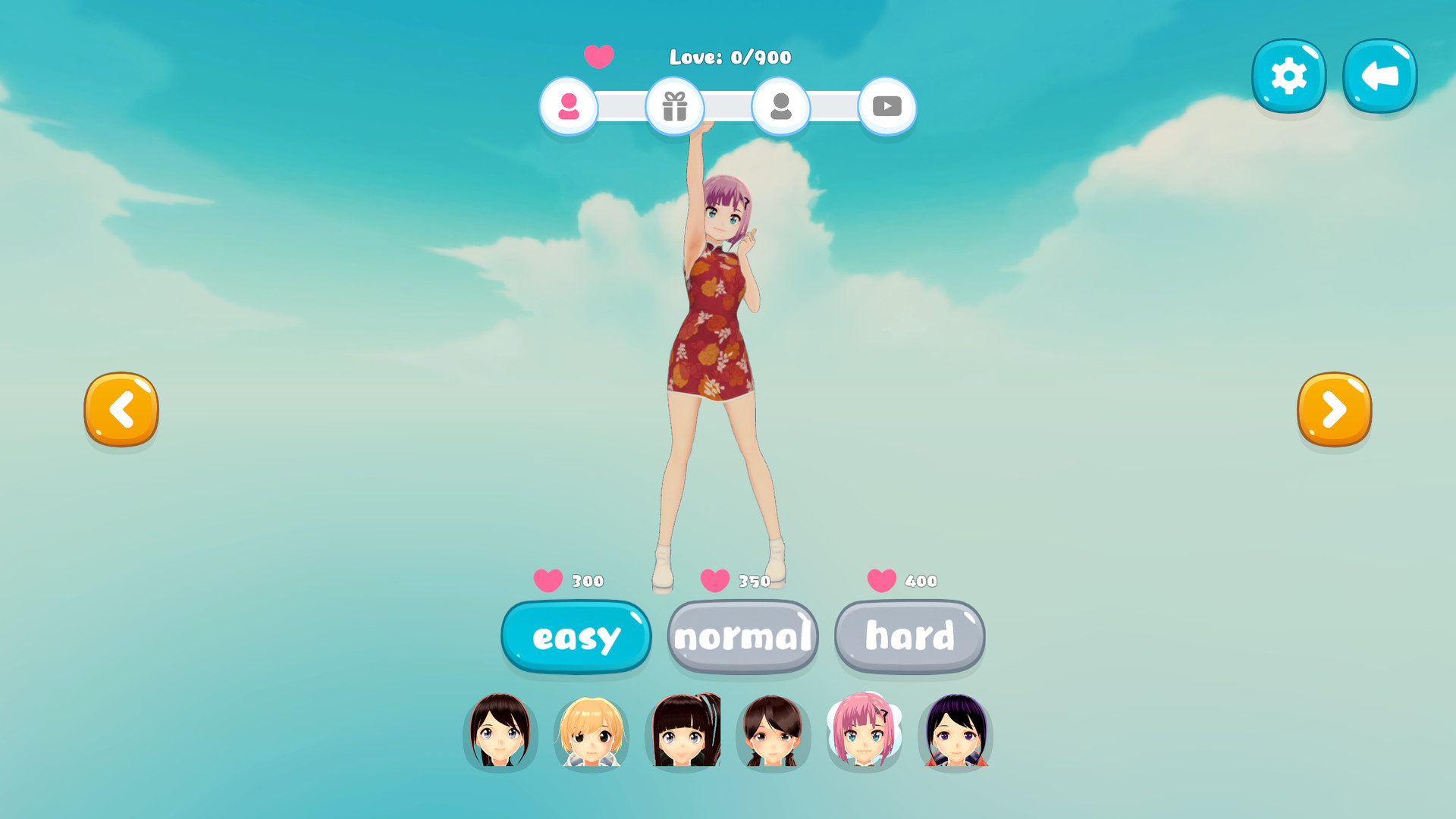Switch to next character with right arrow

tap(1334, 409)
